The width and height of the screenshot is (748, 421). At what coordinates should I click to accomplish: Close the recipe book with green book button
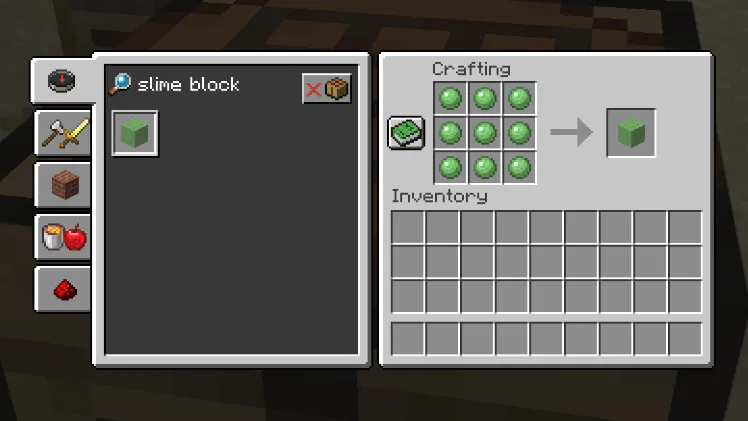coord(406,132)
